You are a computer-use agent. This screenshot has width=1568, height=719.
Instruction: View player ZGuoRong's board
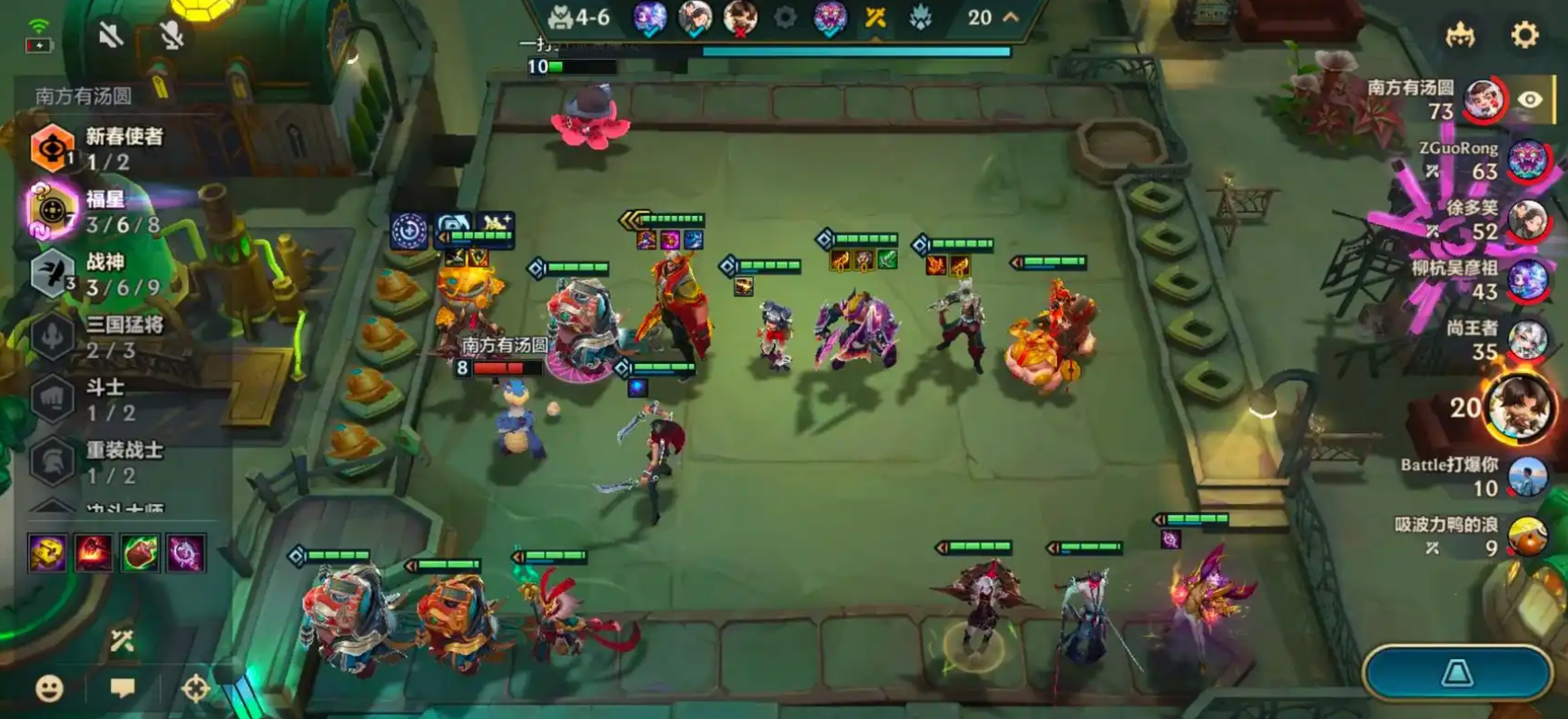coord(1526,160)
